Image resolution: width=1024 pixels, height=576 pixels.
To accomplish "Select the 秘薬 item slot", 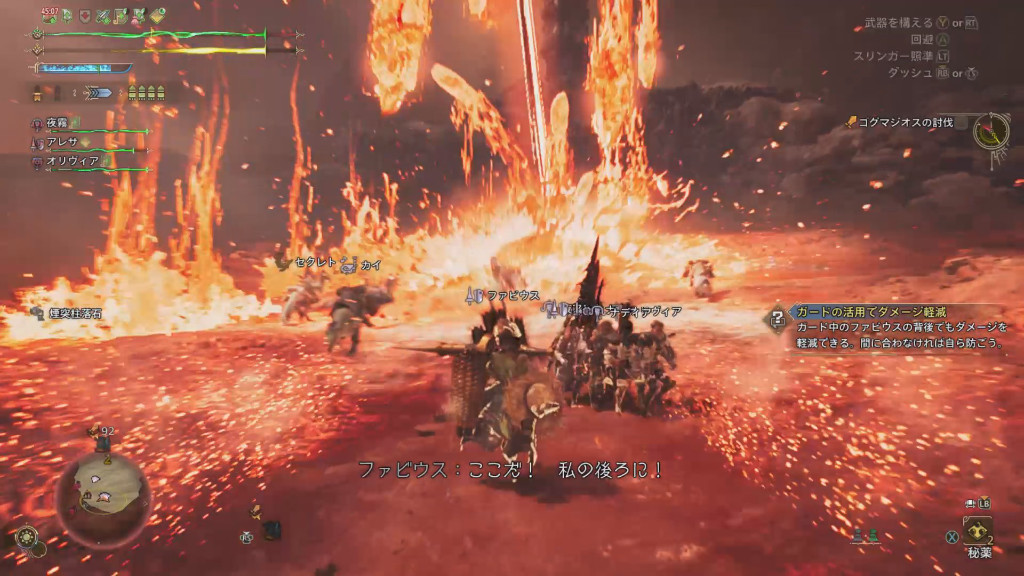I will coord(977,530).
